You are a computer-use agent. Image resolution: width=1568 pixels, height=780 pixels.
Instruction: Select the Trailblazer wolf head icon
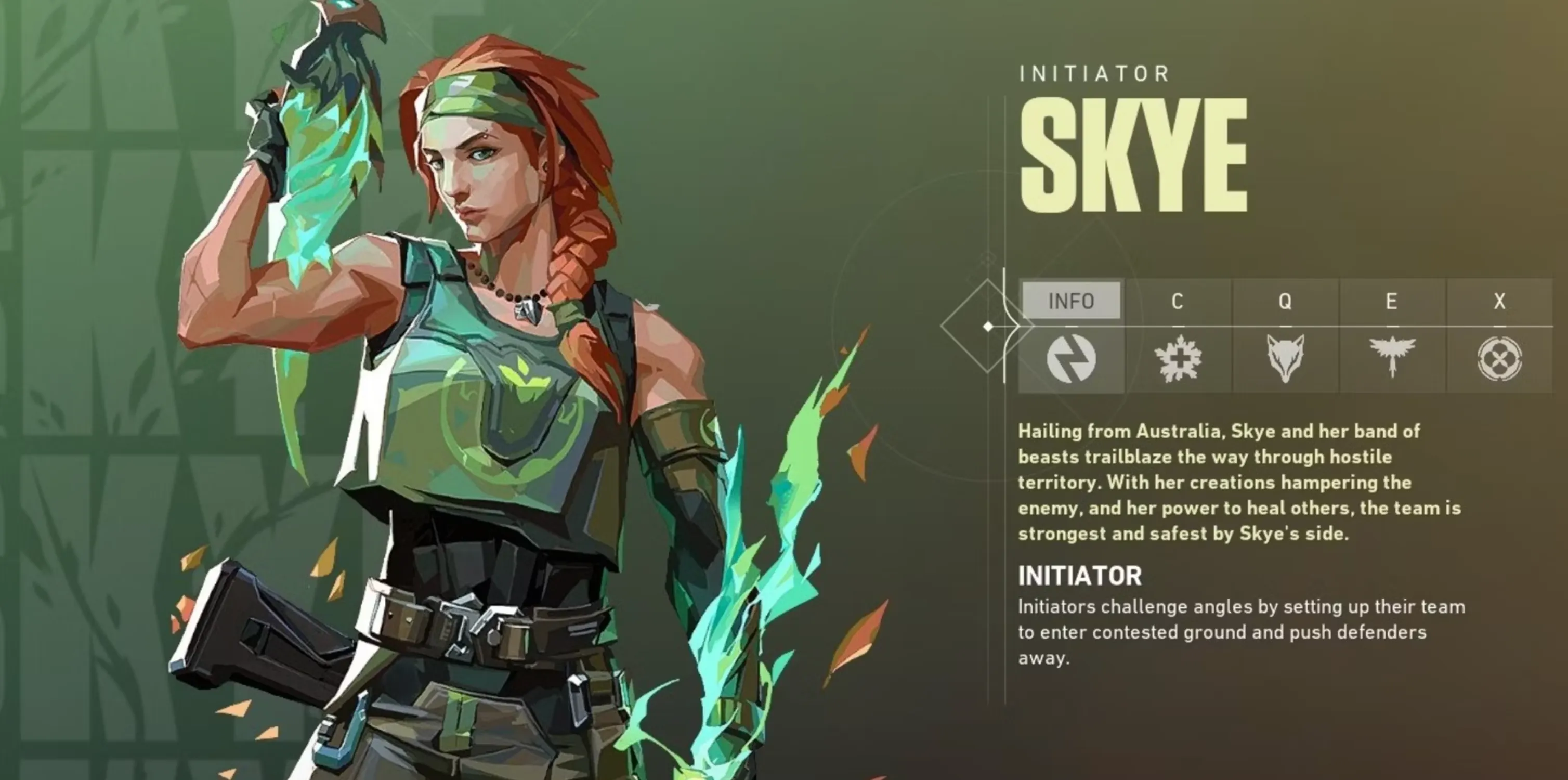pyautogui.click(x=1284, y=359)
